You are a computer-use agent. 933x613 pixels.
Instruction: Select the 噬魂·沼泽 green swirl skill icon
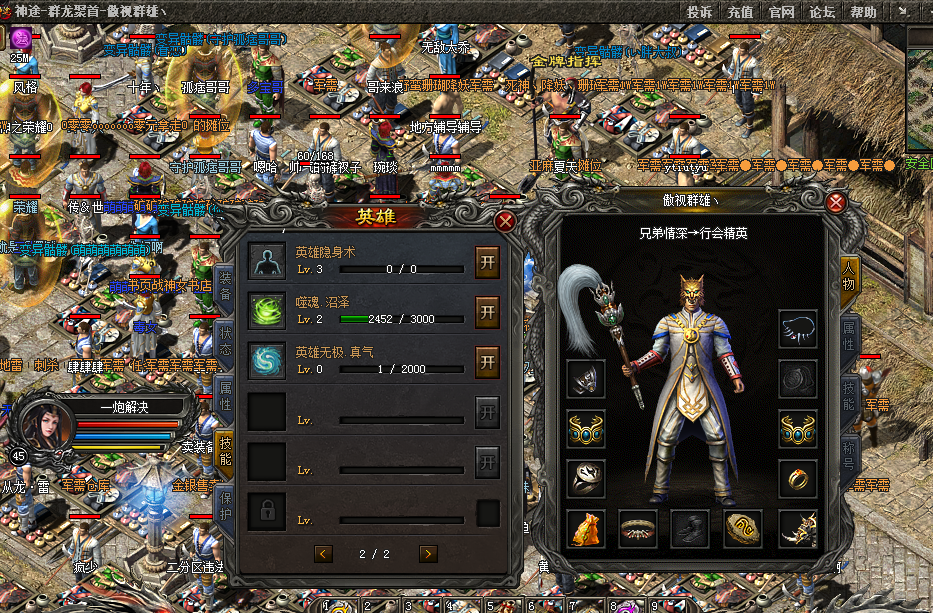pos(267,310)
